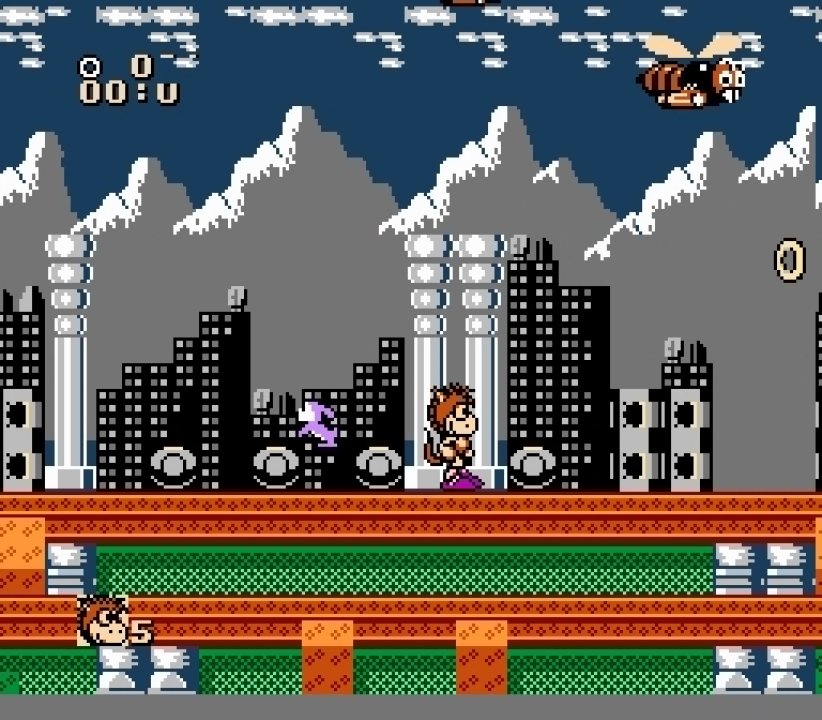Click the ring counter icon
Image resolution: width=822 pixels, height=720 pixels.
coord(90,67)
